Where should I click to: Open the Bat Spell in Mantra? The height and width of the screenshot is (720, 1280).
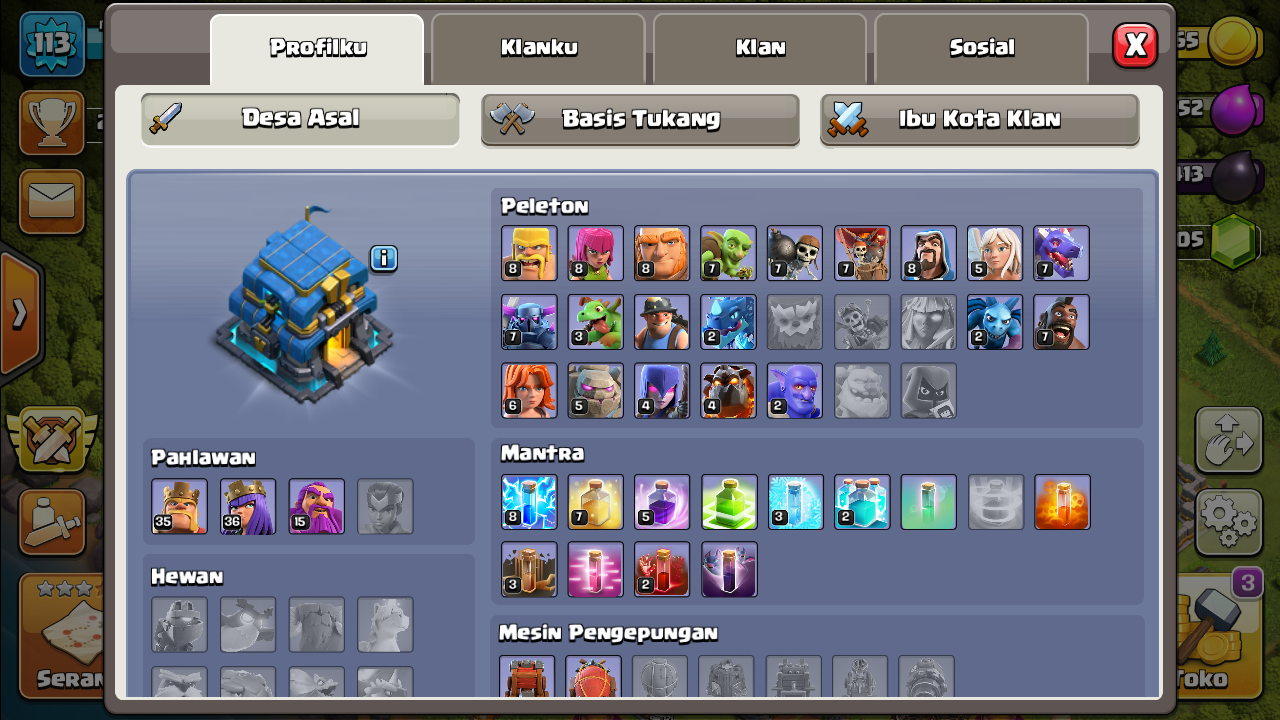point(728,570)
